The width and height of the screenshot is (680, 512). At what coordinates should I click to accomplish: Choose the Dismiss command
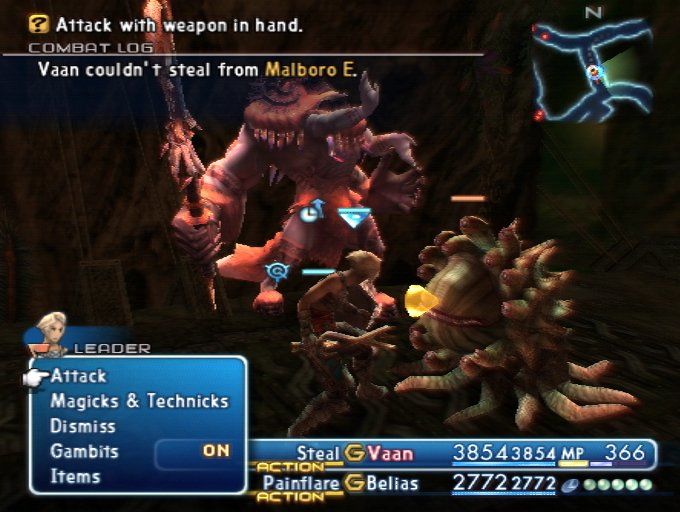click(84, 427)
